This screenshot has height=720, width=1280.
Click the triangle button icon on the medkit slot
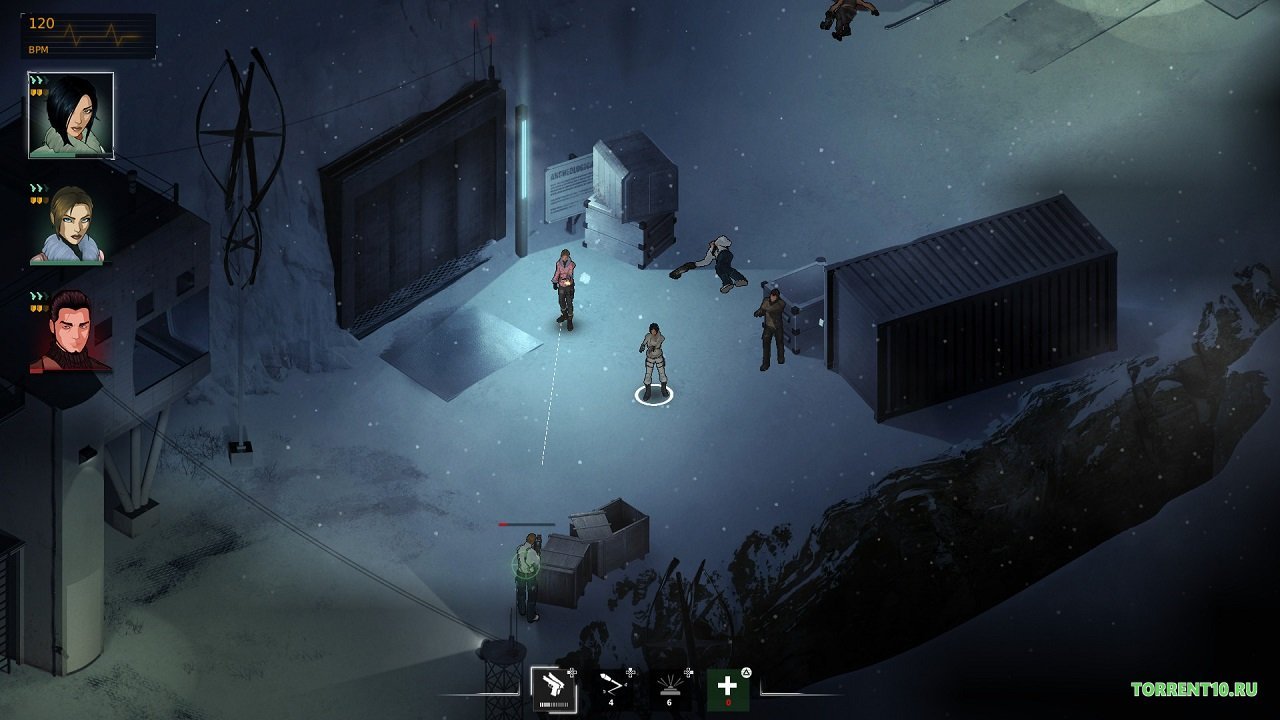(x=746, y=671)
